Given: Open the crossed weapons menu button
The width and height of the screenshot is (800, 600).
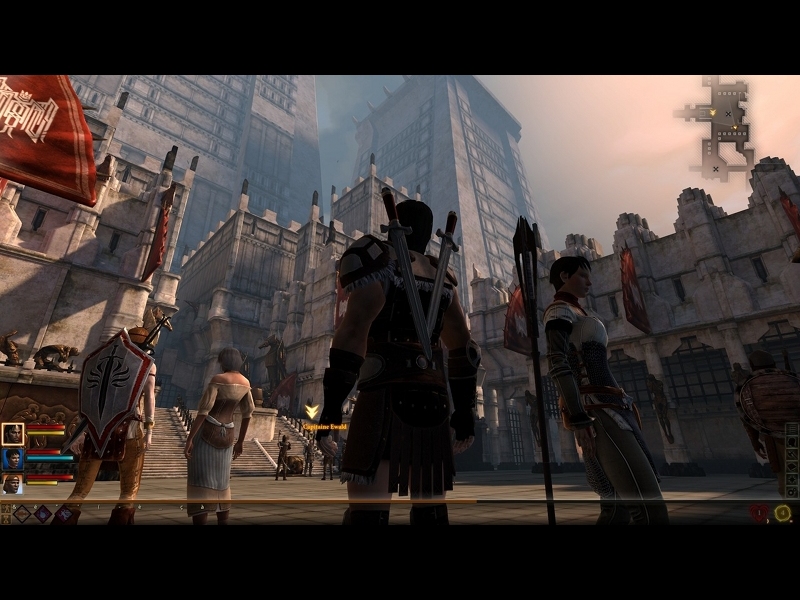Looking at the screenshot, I should point(792,456).
